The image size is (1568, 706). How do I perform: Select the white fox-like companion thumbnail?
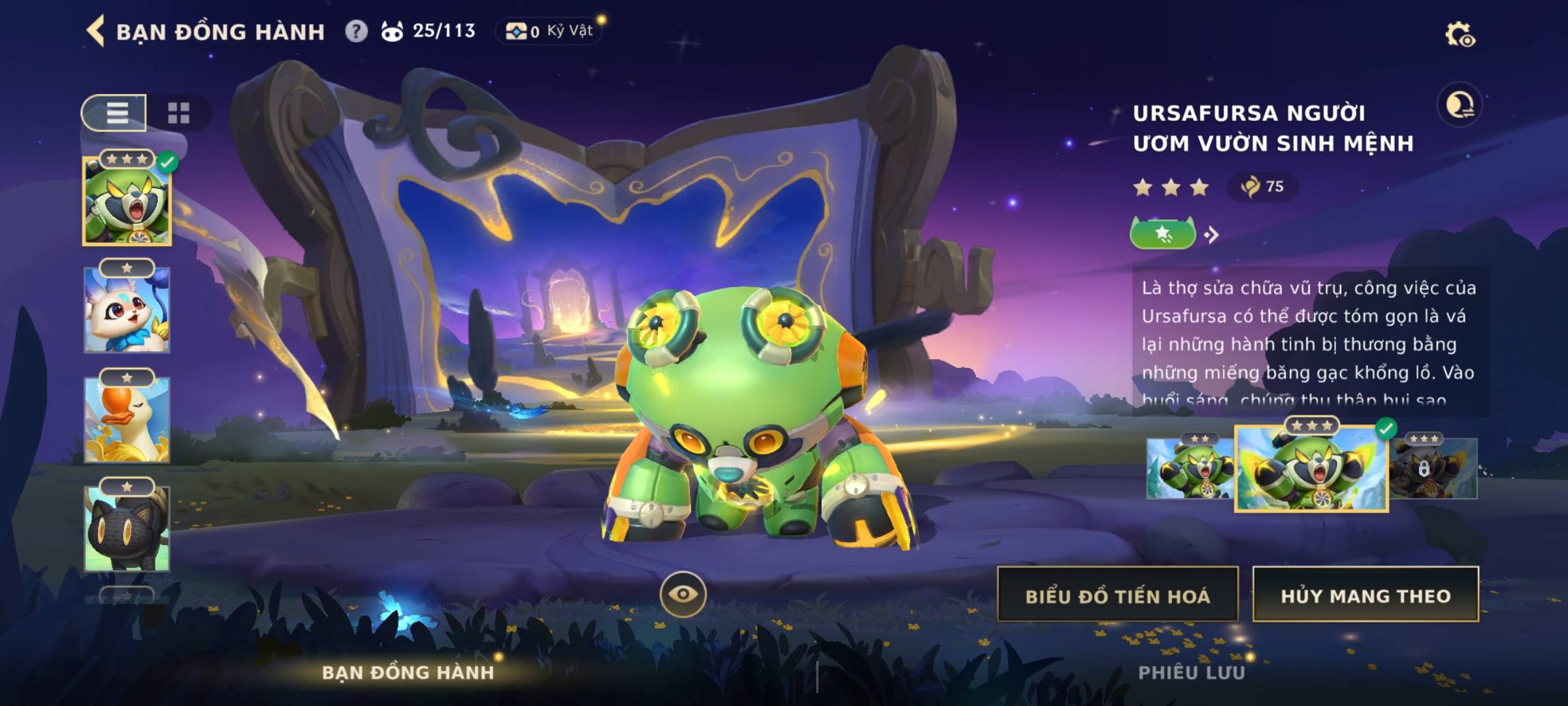(x=127, y=311)
